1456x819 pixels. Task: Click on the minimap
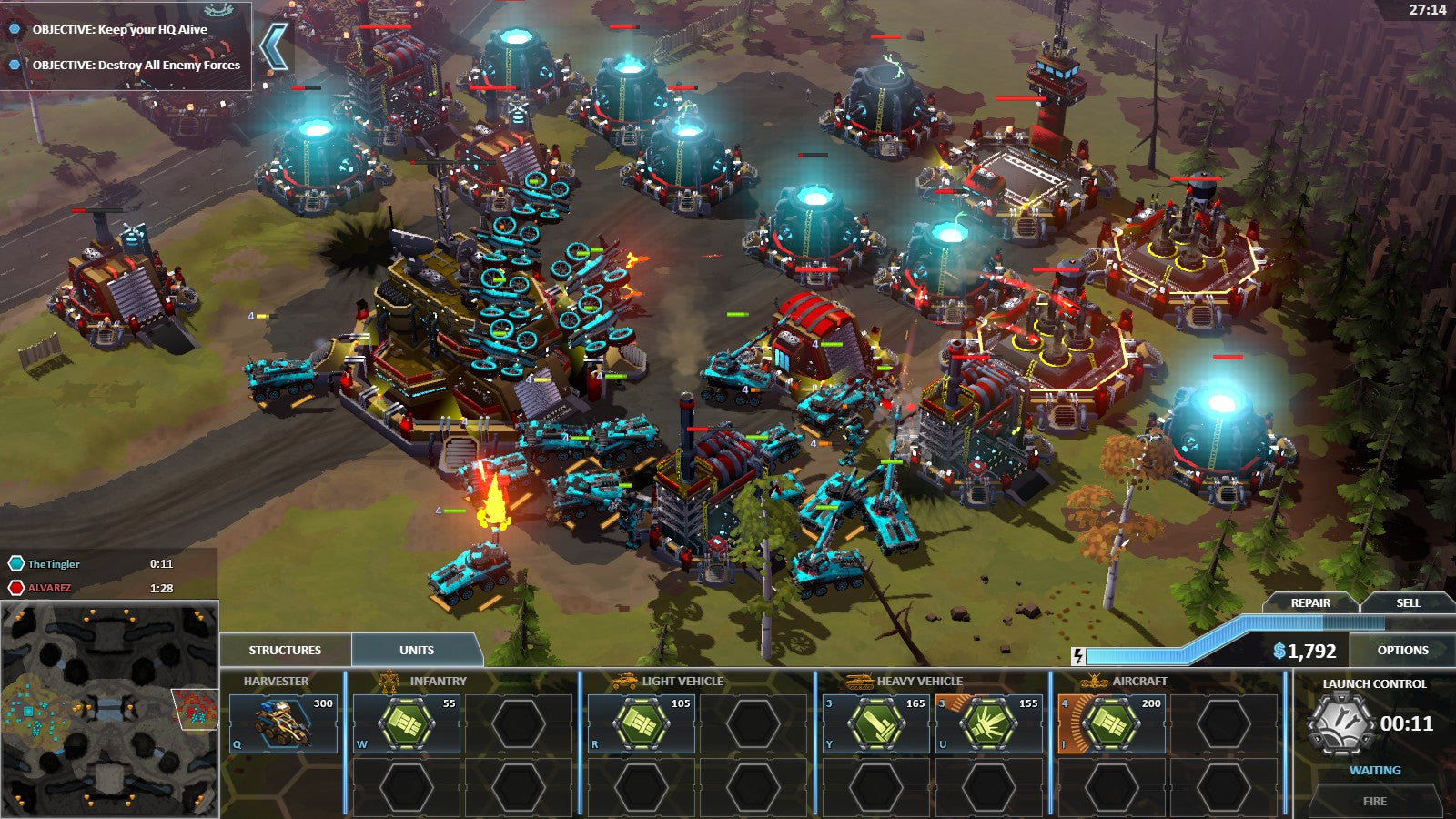point(109,710)
